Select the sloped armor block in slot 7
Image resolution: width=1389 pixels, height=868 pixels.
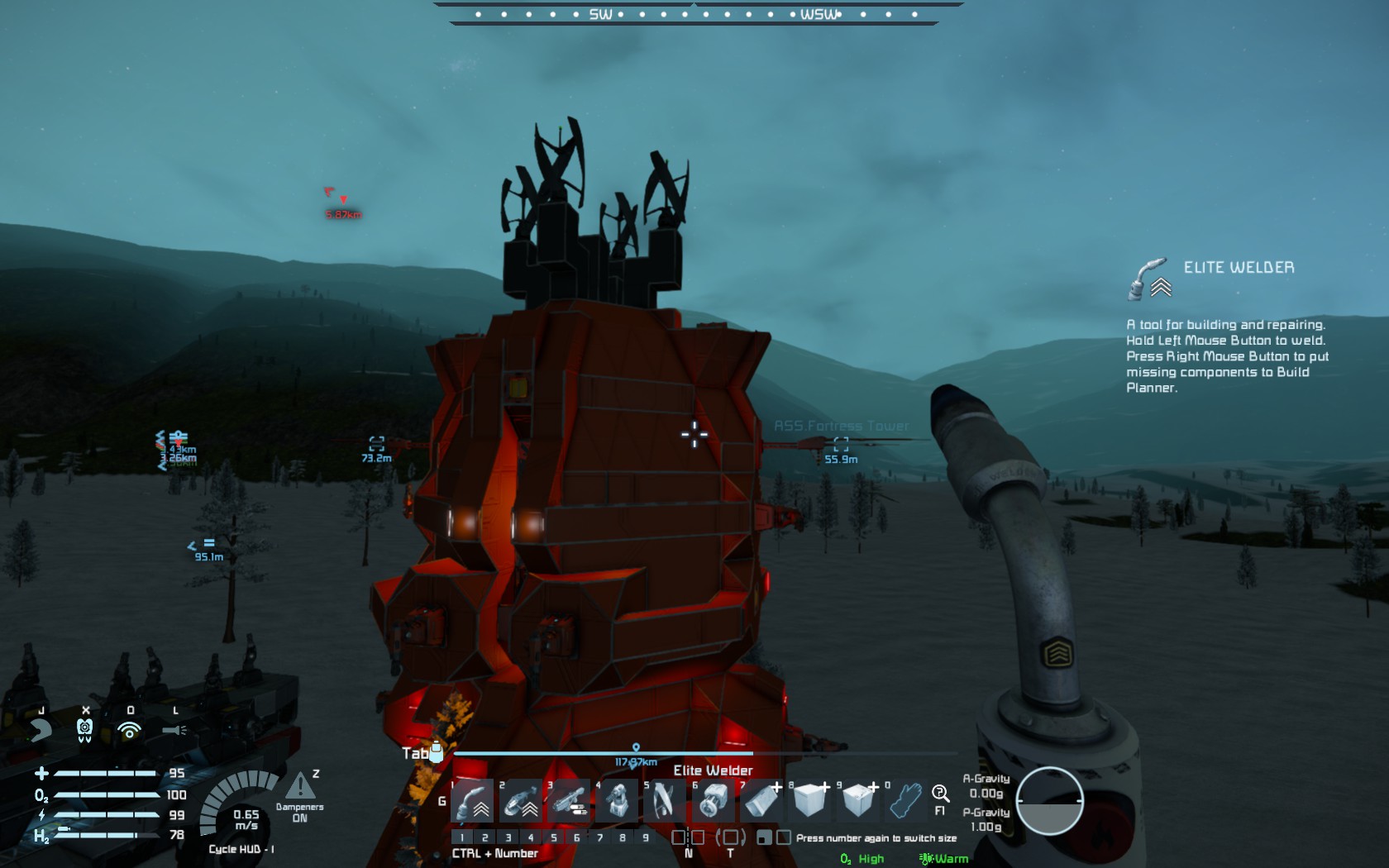[761, 800]
